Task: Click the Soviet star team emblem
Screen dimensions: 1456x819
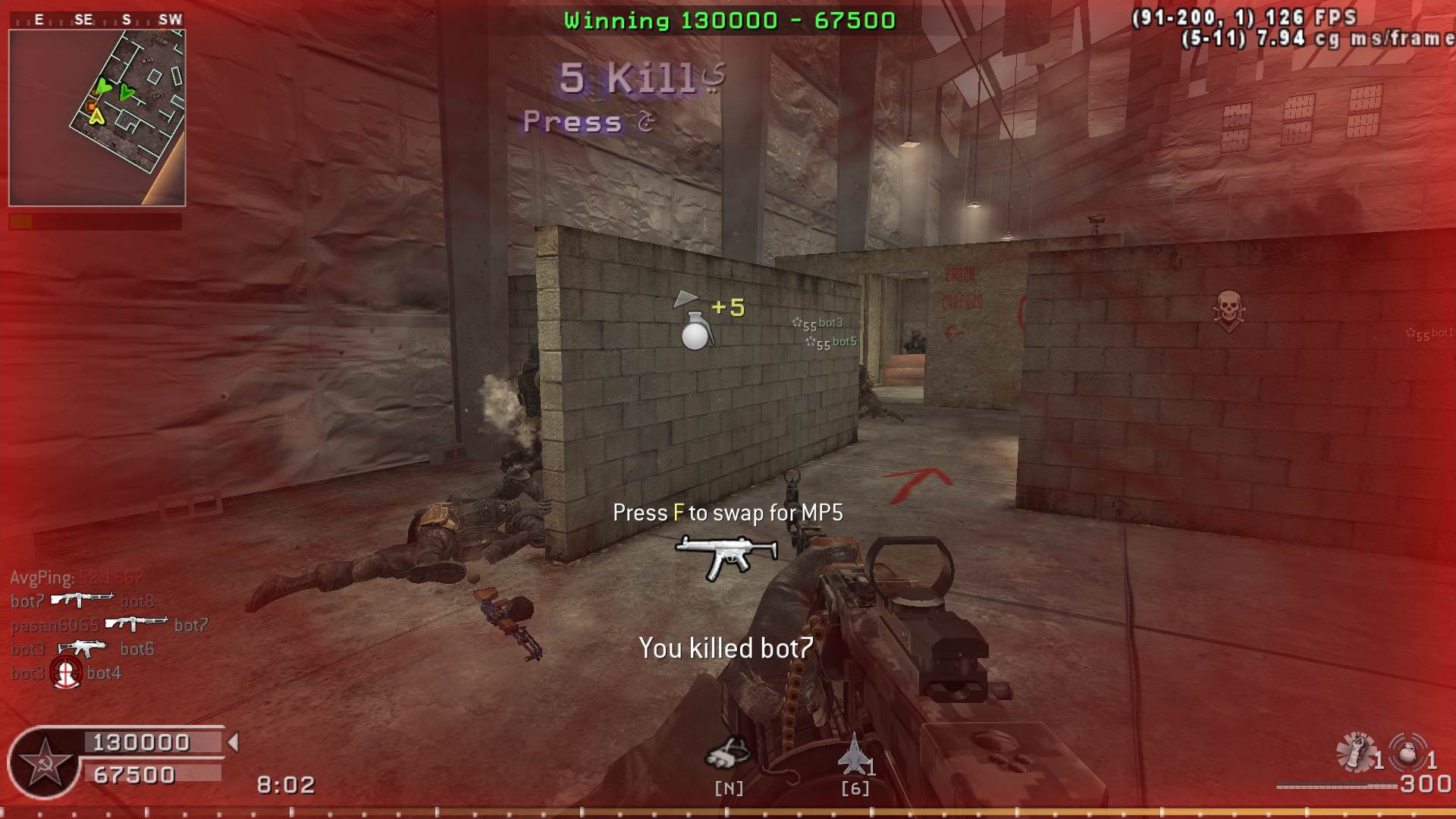Action: point(44,762)
